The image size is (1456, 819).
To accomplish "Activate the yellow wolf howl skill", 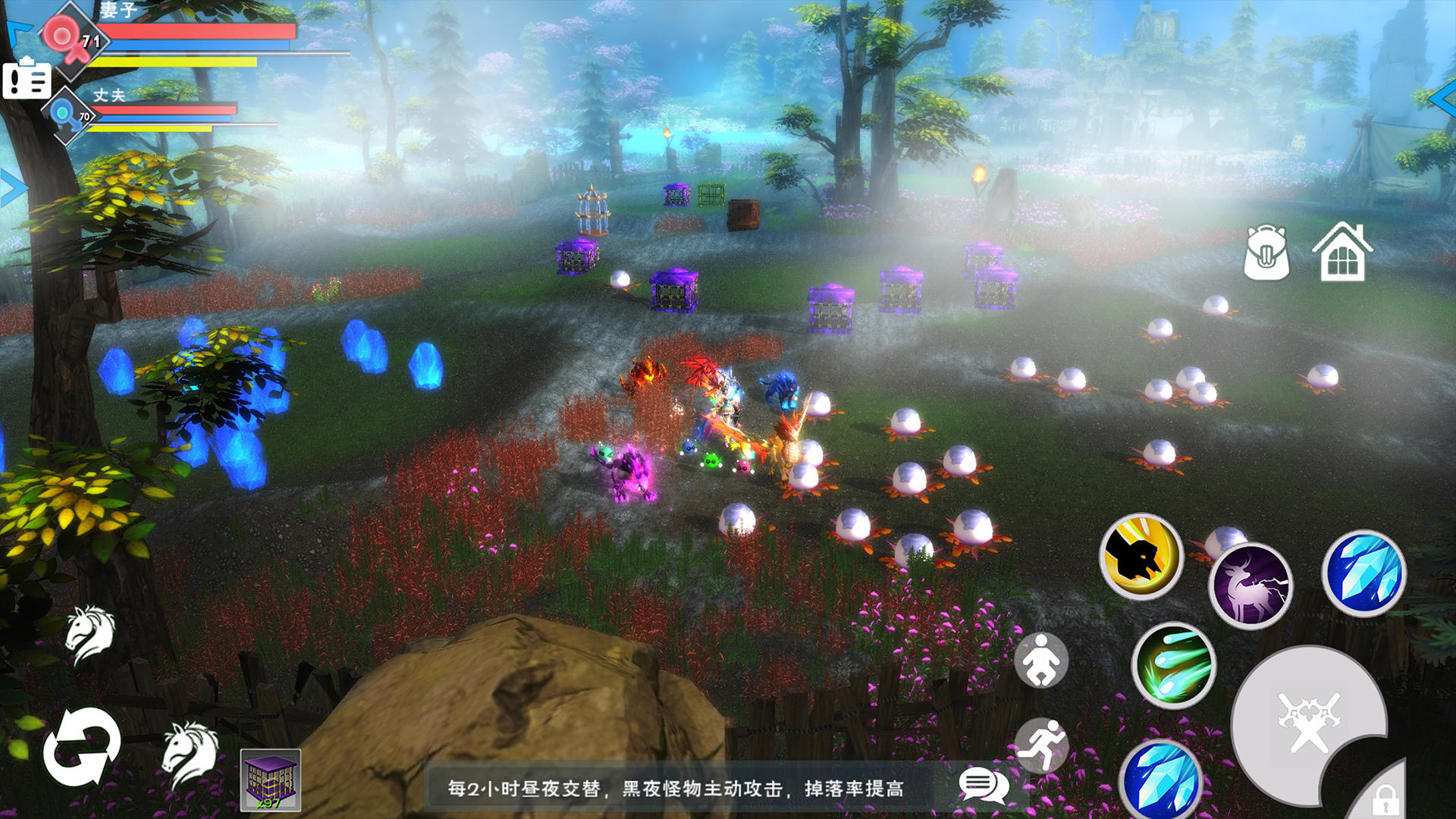I will click(1141, 557).
